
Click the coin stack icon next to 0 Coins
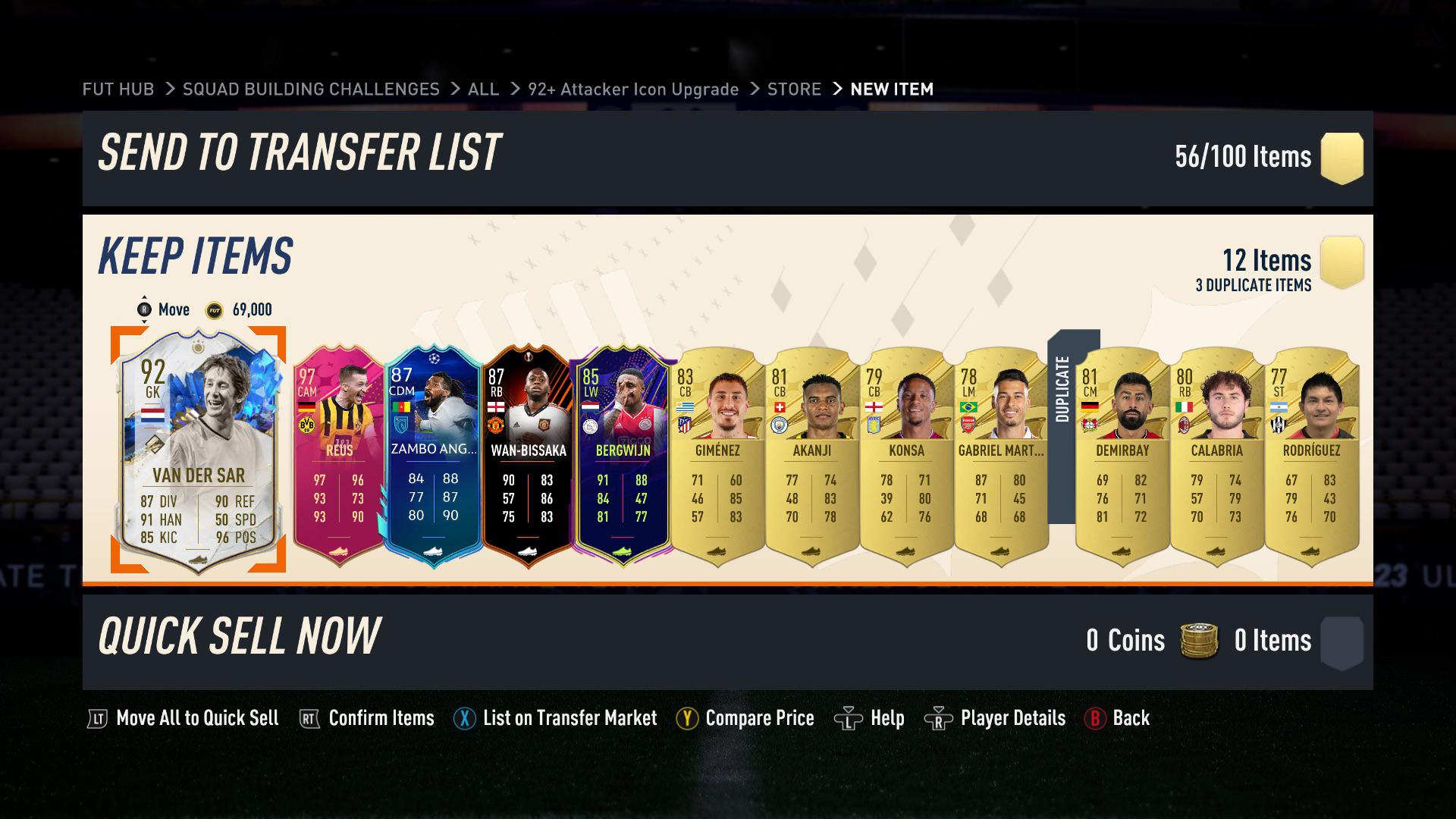[x=1198, y=641]
